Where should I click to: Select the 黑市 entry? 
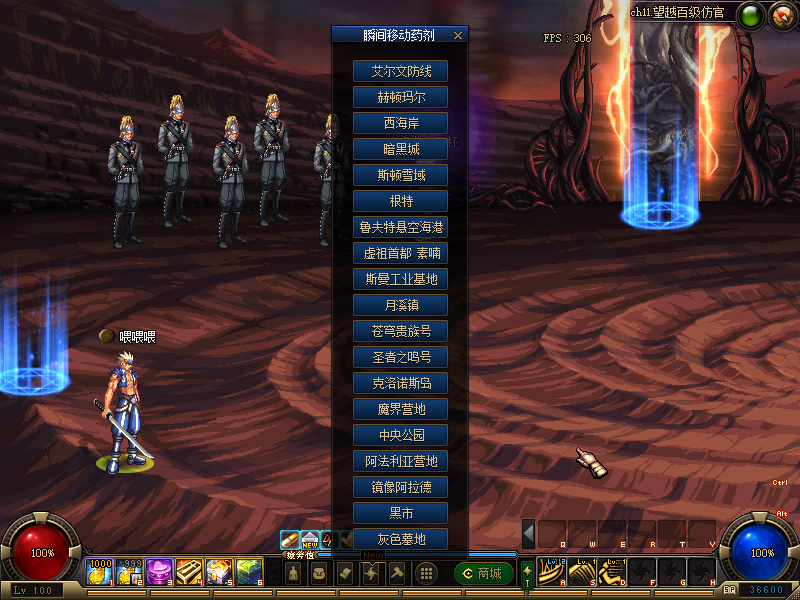(400, 513)
